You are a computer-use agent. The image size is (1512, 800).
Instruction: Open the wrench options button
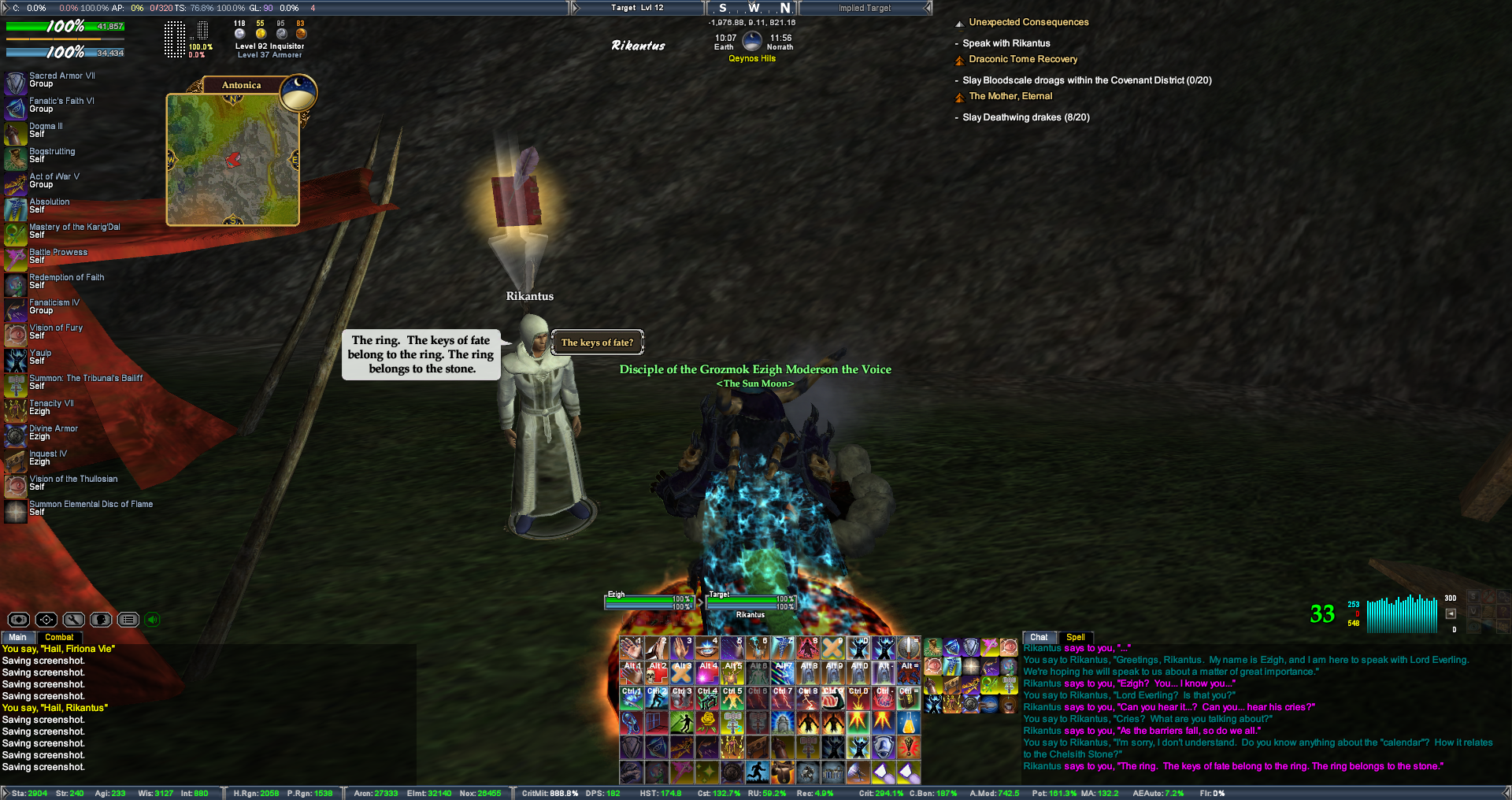tap(73, 620)
